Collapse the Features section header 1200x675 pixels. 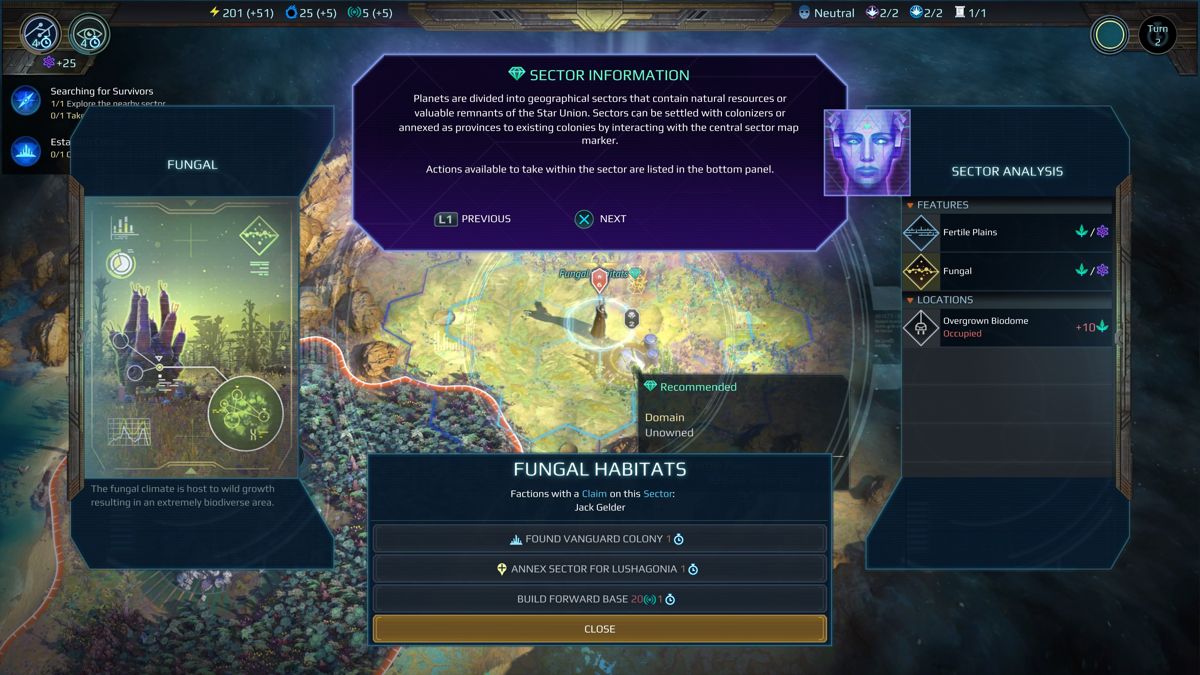[941, 205]
